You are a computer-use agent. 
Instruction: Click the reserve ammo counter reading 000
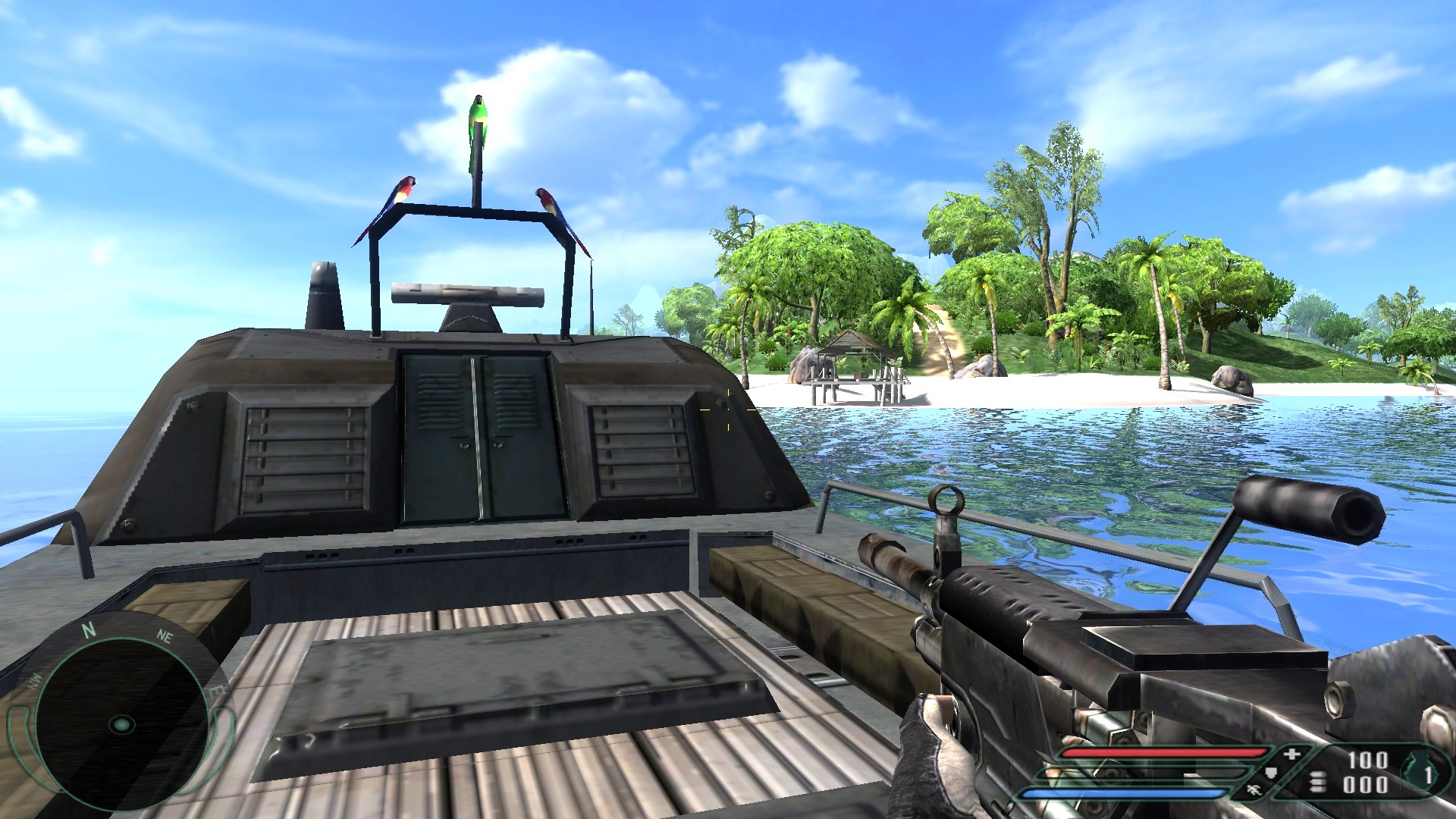pos(1365,785)
